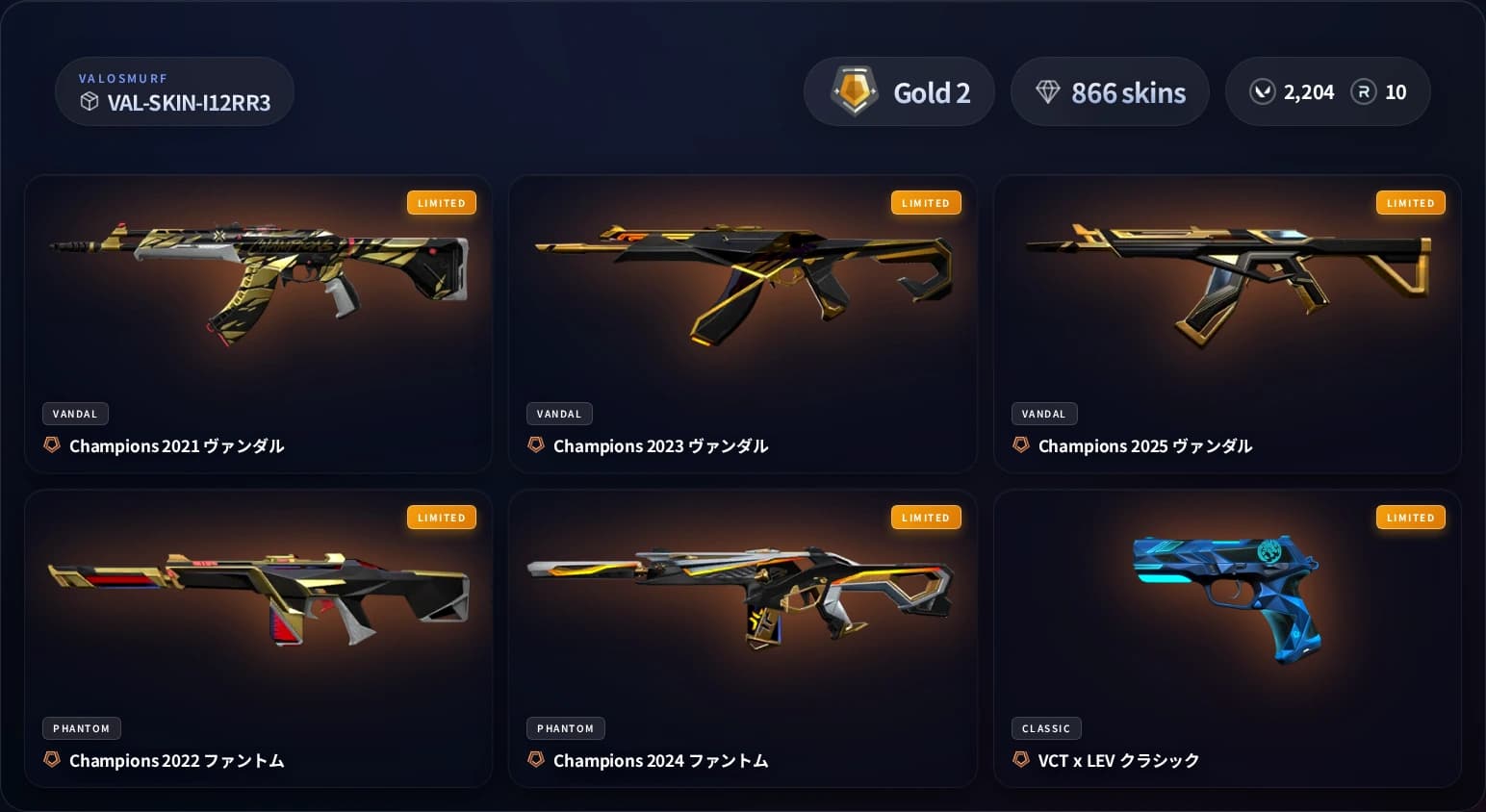1486x812 pixels.
Task: Select the Champions 2024 Phantom weapon image
Action: [x=743, y=592]
